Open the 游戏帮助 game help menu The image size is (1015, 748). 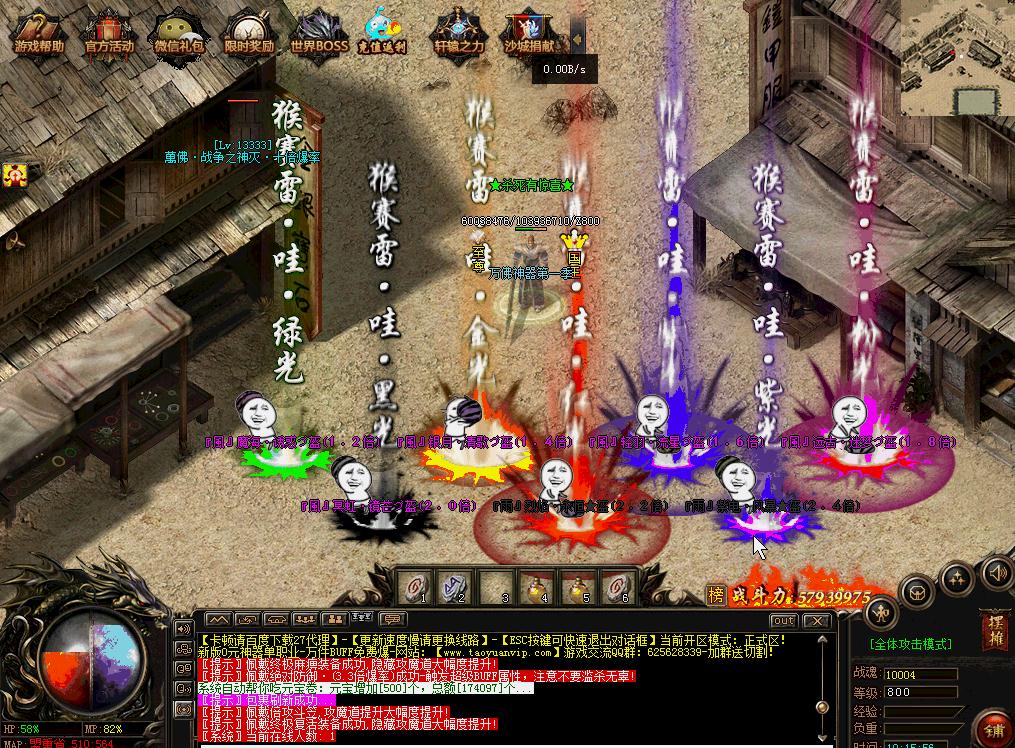pos(39,33)
